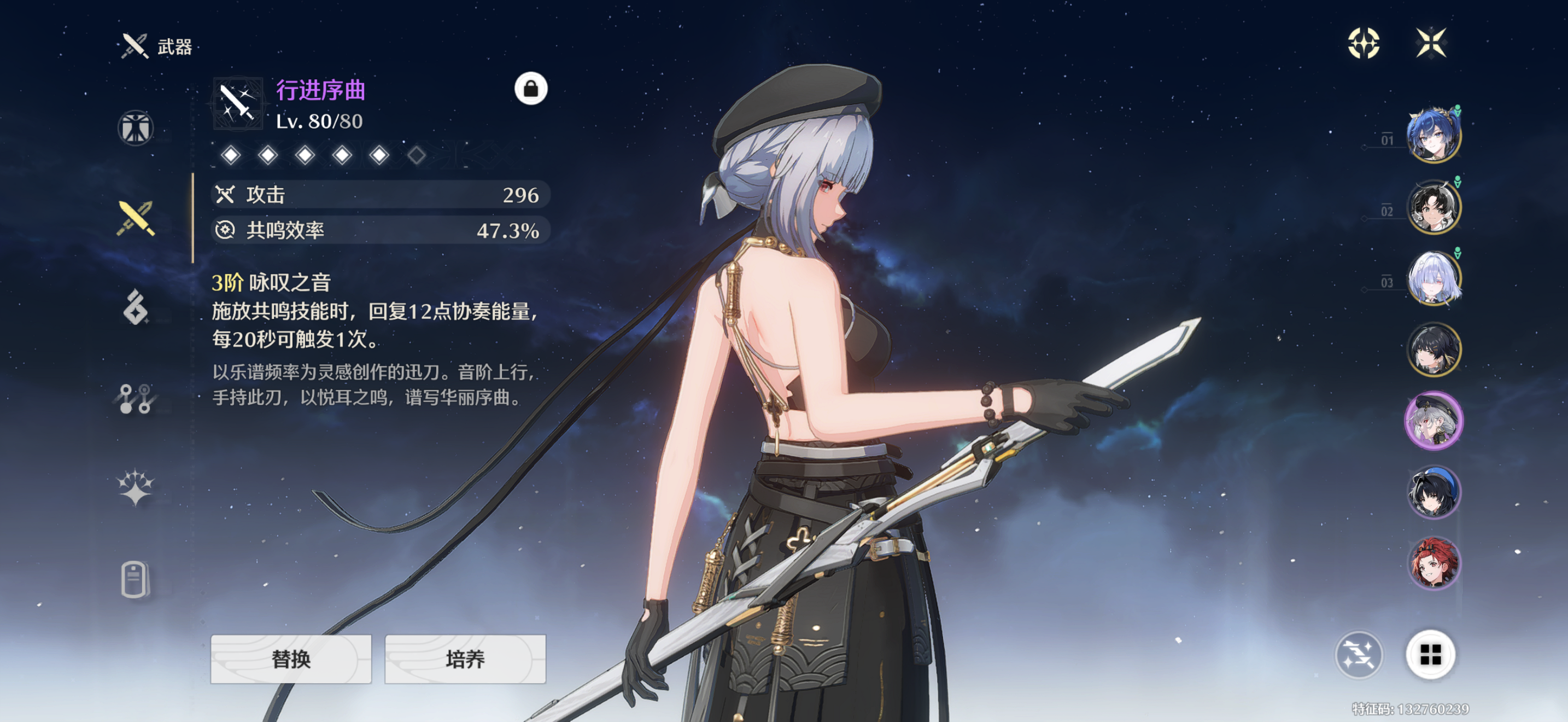The width and height of the screenshot is (1568, 722).
Task: Close the weapon screen with X
Action: click(1430, 43)
